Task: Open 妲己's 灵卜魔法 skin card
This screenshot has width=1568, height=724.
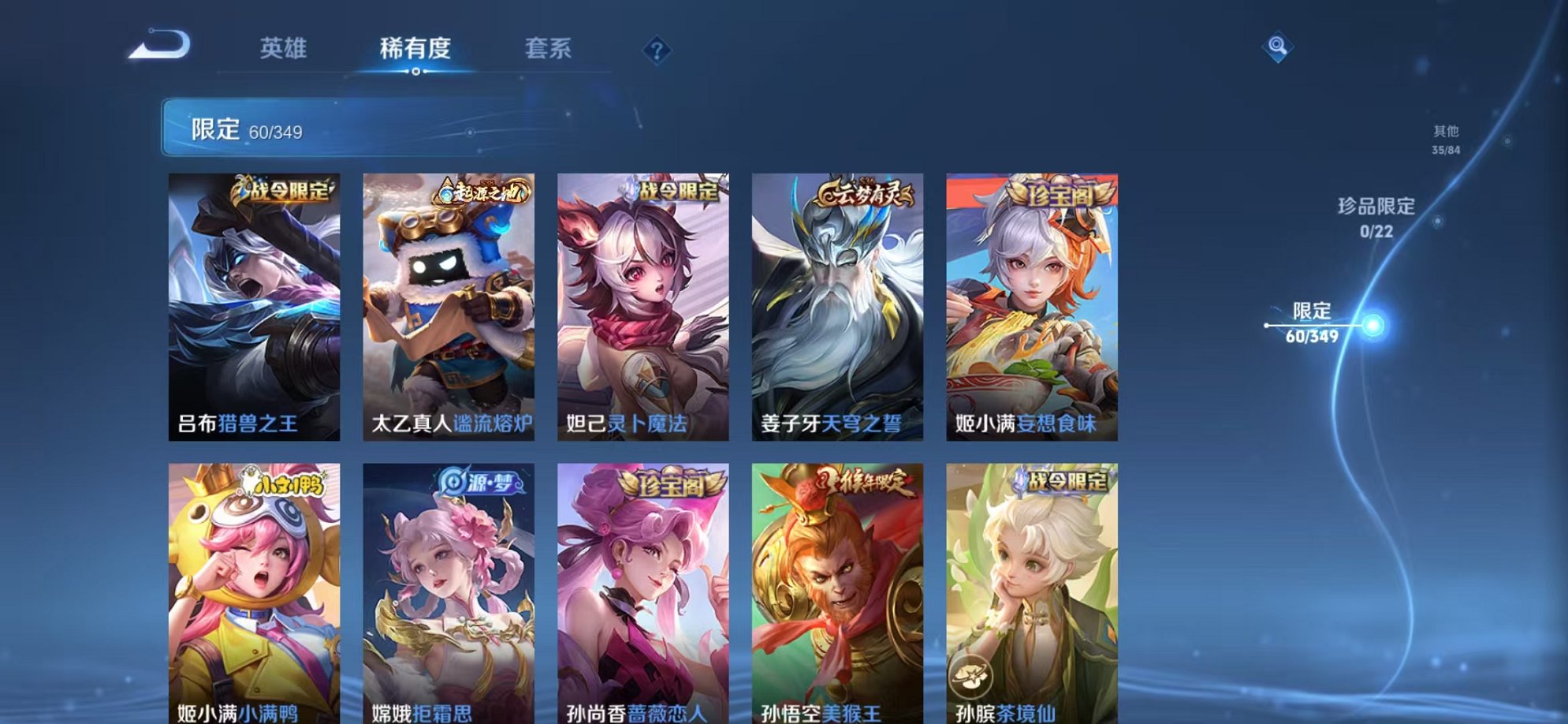Action: click(x=642, y=308)
